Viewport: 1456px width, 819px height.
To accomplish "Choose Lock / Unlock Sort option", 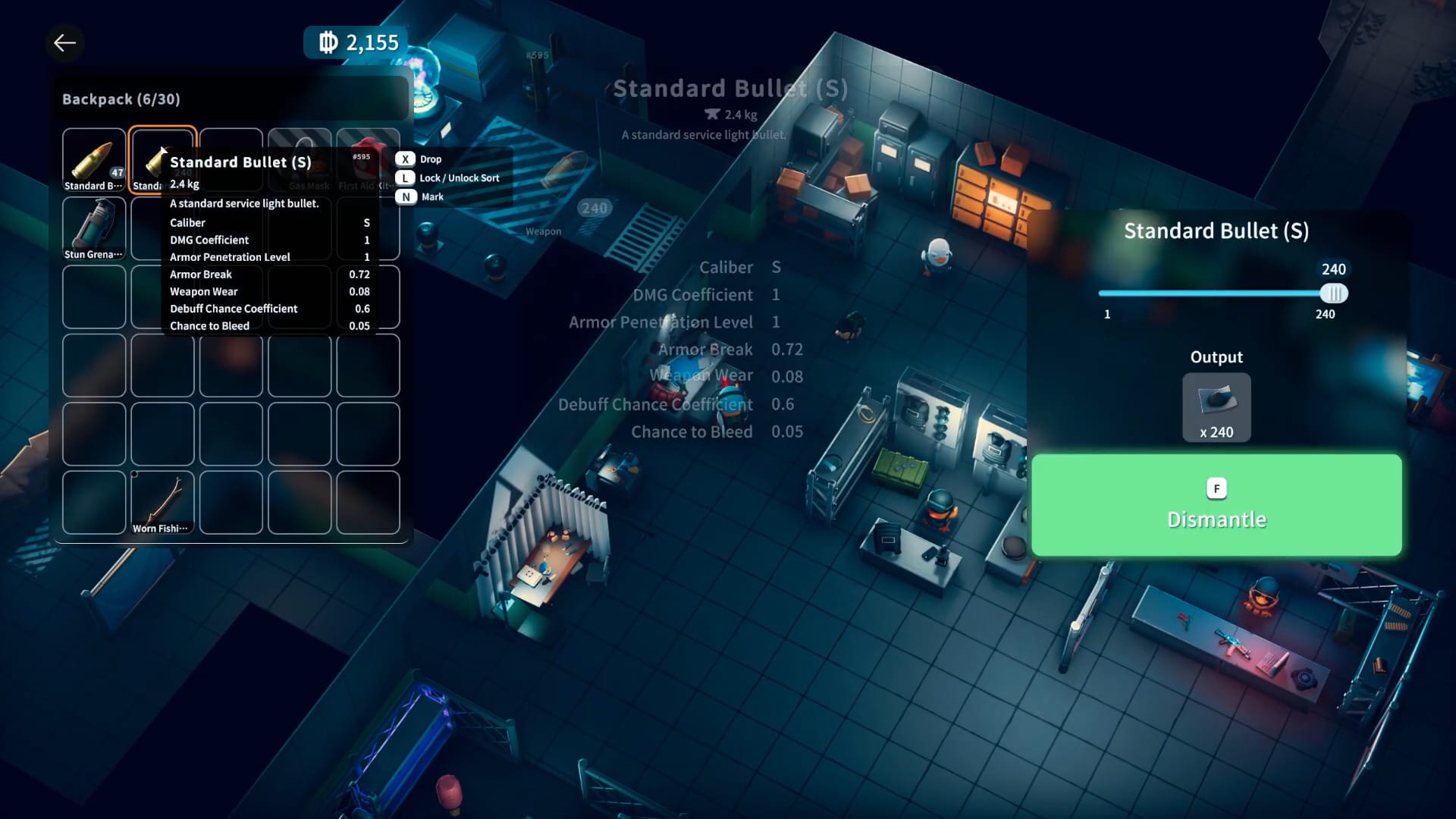I will [x=458, y=178].
